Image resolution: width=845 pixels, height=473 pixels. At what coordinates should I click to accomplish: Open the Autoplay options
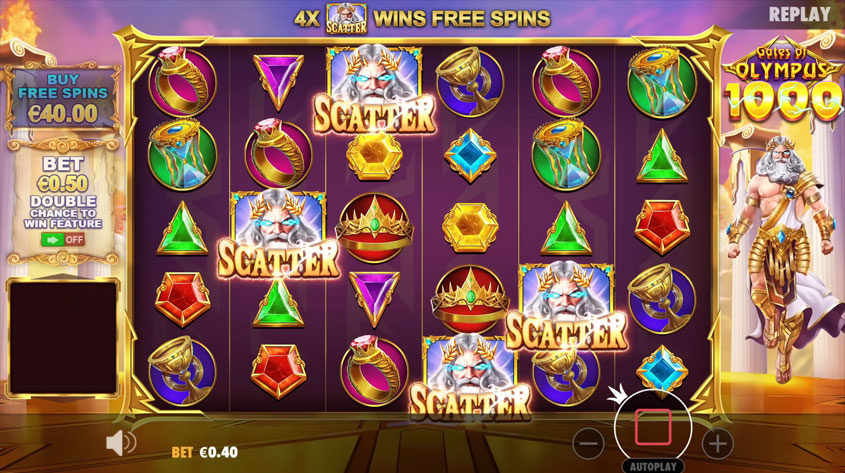point(653,465)
